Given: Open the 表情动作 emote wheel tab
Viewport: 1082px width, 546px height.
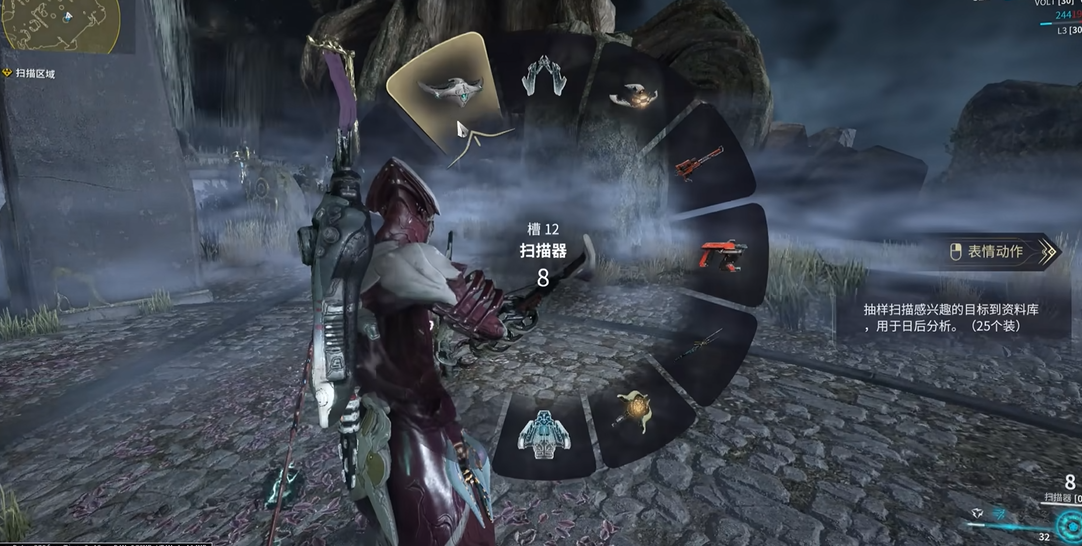Looking at the screenshot, I should 999,252.
